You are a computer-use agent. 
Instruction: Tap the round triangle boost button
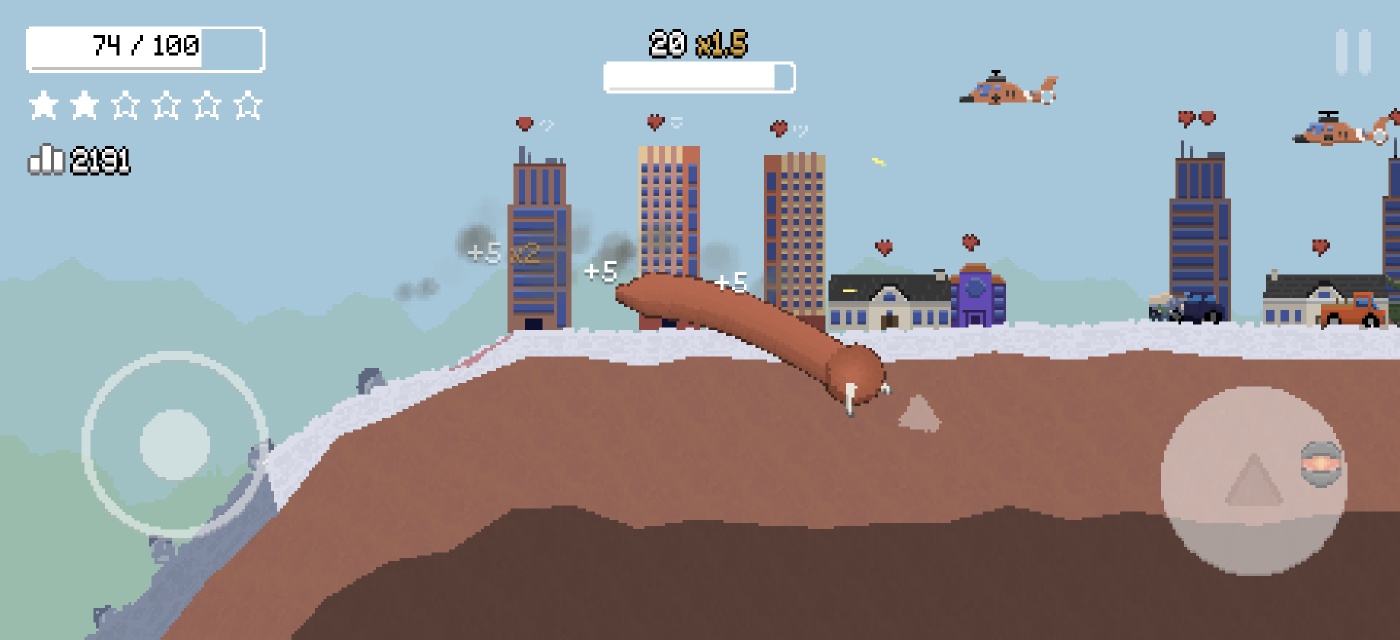pos(1253,481)
